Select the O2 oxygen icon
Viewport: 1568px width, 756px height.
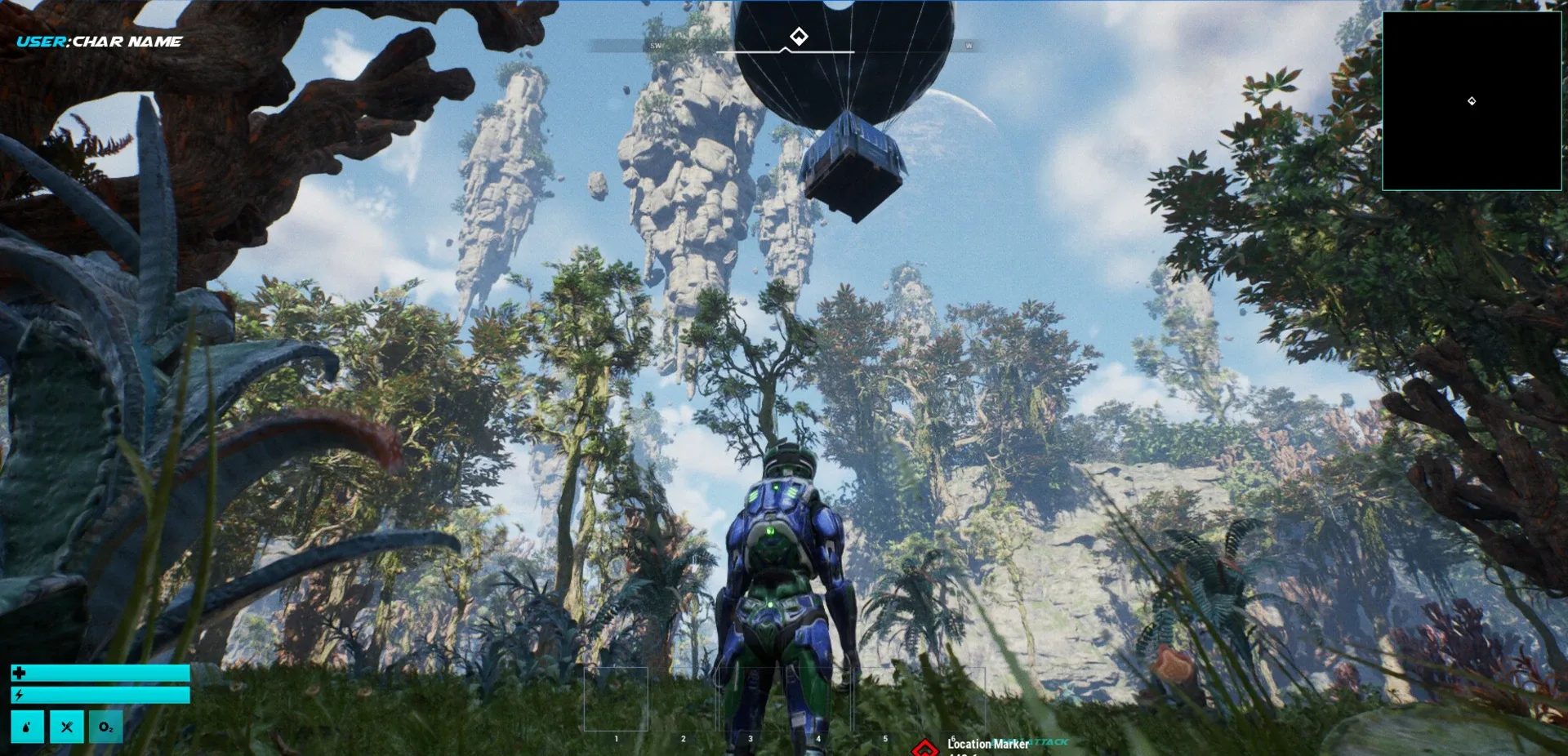(x=106, y=727)
